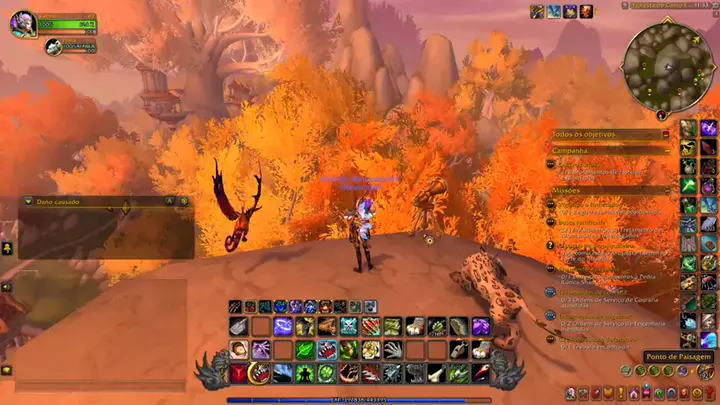Click the pet portrait frame
Image resolution: width=720 pixels, height=405 pixels.
point(52,45)
